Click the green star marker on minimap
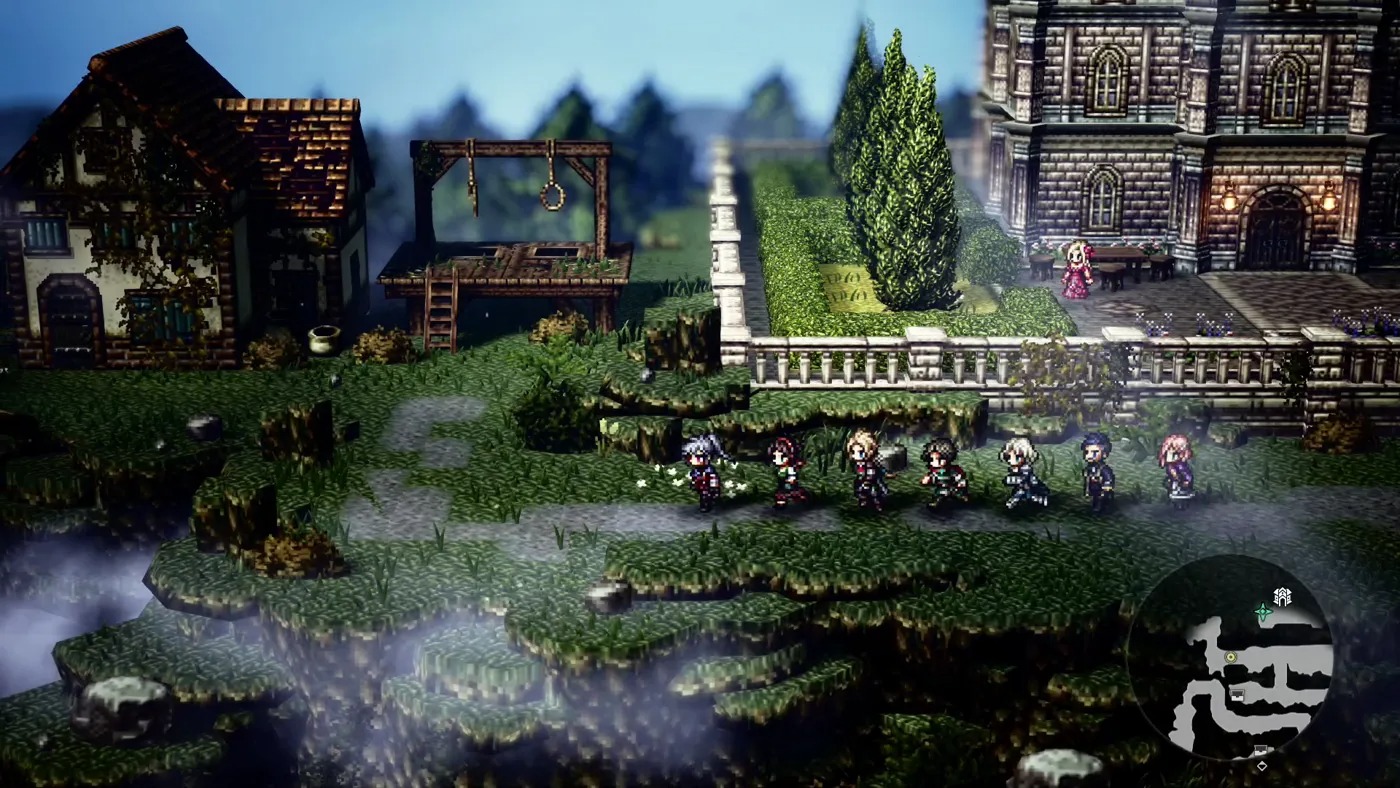The height and width of the screenshot is (788, 1400). (1263, 611)
